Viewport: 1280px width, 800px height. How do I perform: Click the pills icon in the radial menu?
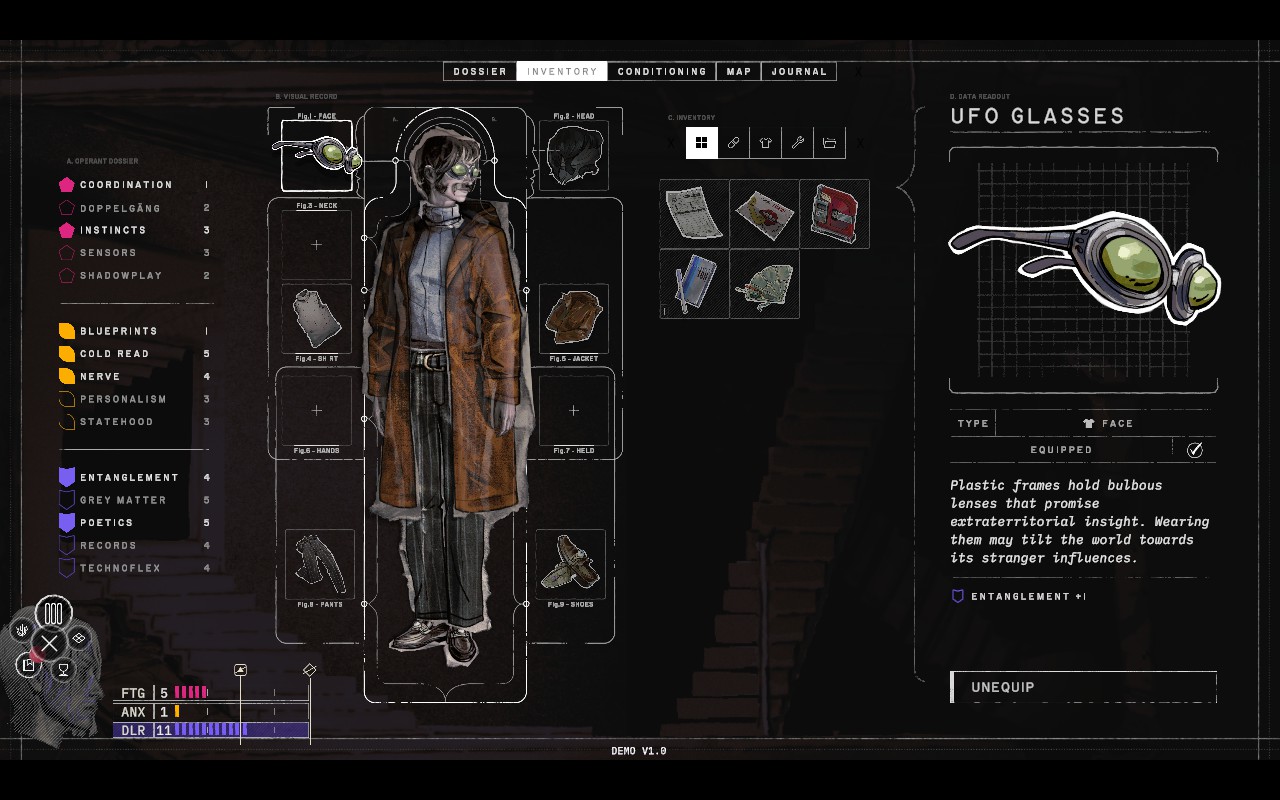(53, 613)
